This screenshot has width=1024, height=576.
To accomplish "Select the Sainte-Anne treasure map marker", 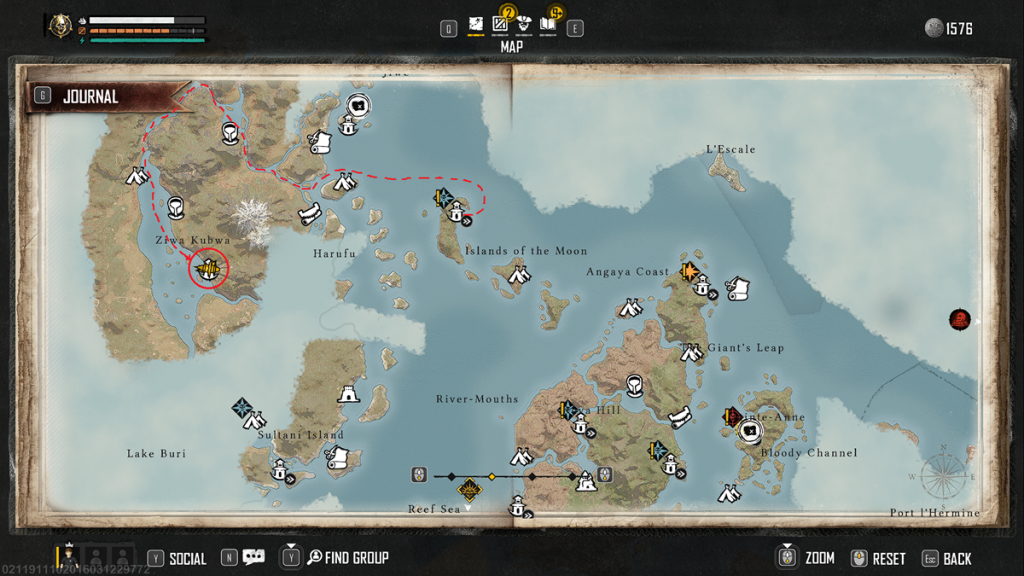I will click(750, 431).
